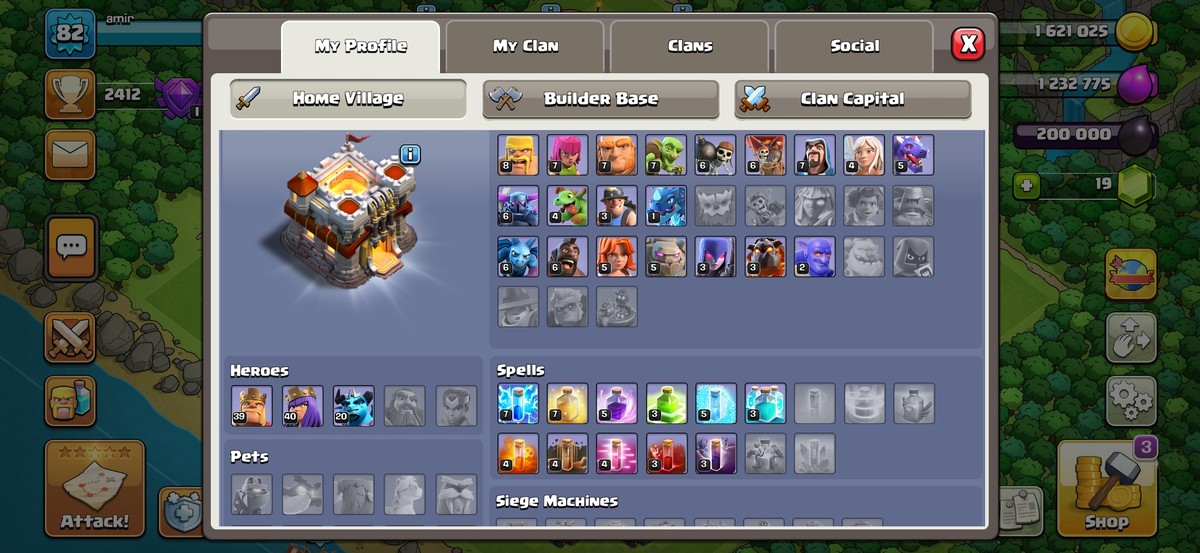Image resolution: width=1200 pixels, height=553 pixels.
Task: Click the Lightning Spell icon
Action: click(x=518, y=403)
